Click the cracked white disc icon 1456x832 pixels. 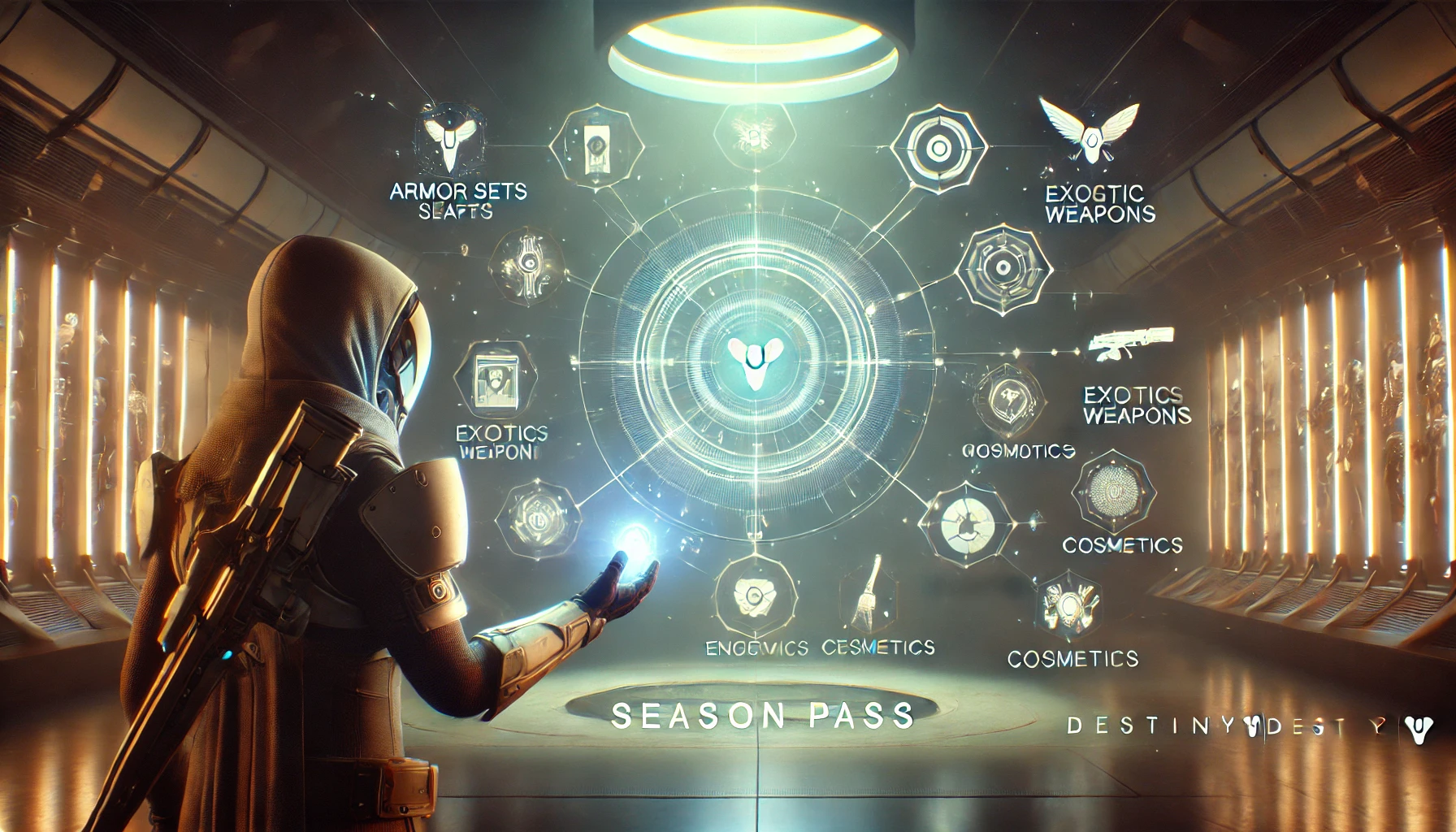[x=967, y=523]
